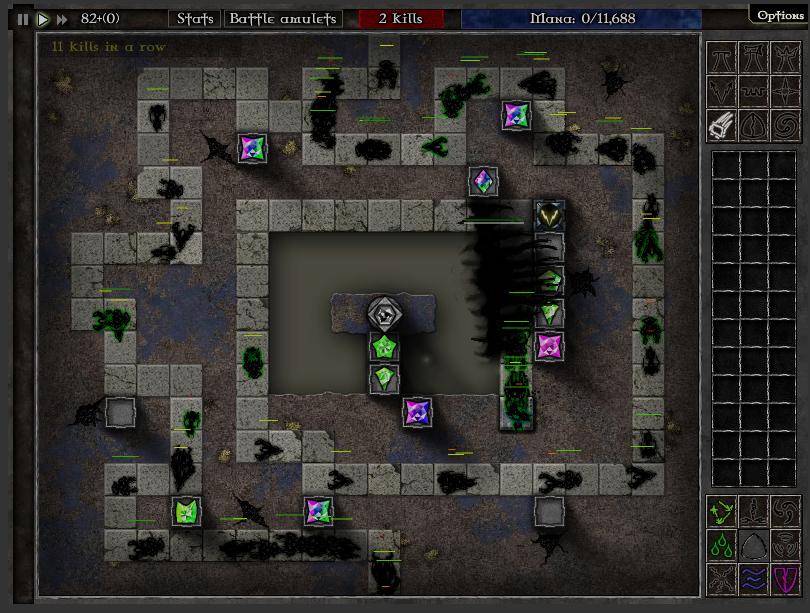
Task: Open the Stats panel
Action: (x=194, y=18)
